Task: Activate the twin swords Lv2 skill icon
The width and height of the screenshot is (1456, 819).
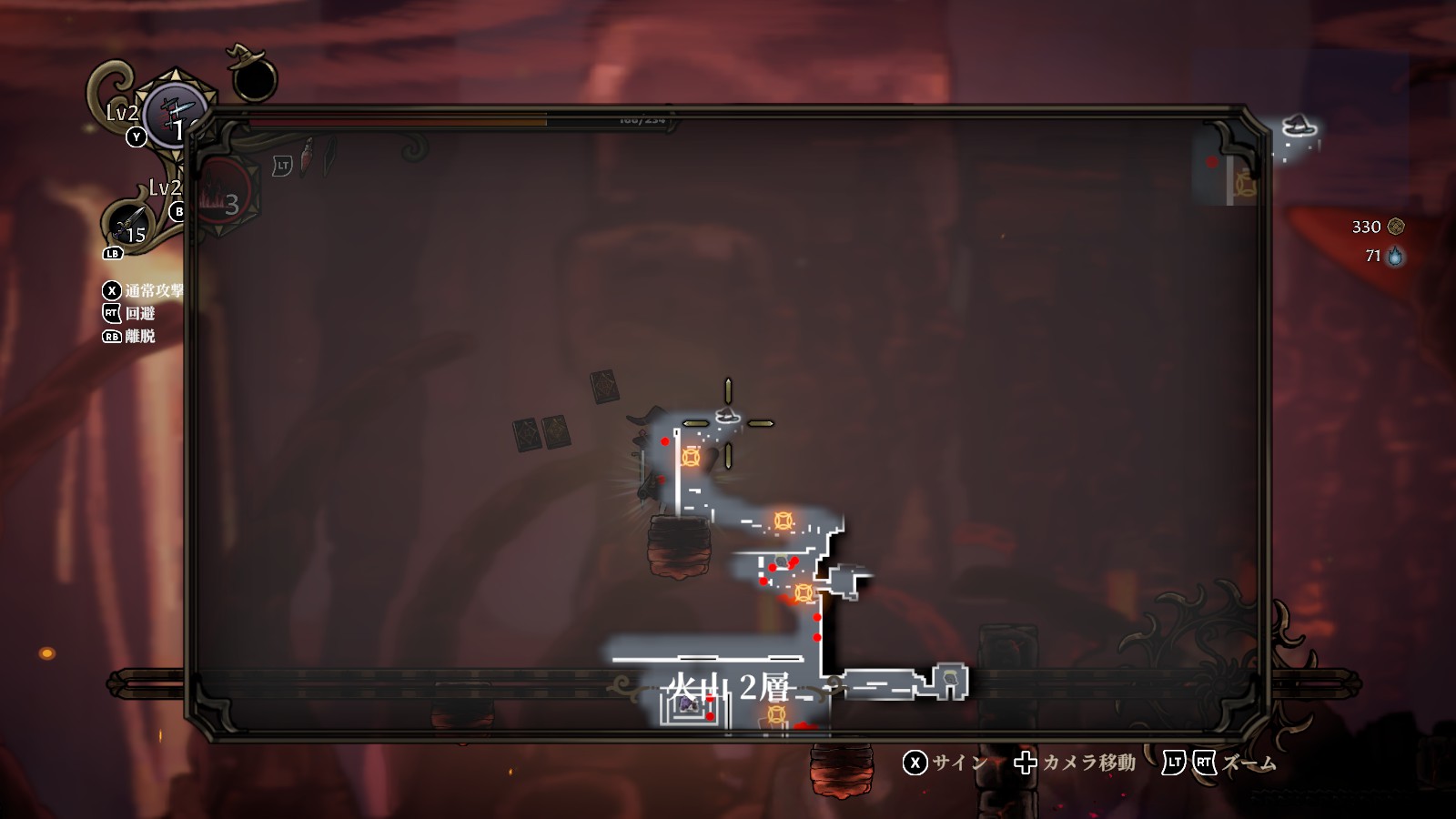Action: point(174,114)
